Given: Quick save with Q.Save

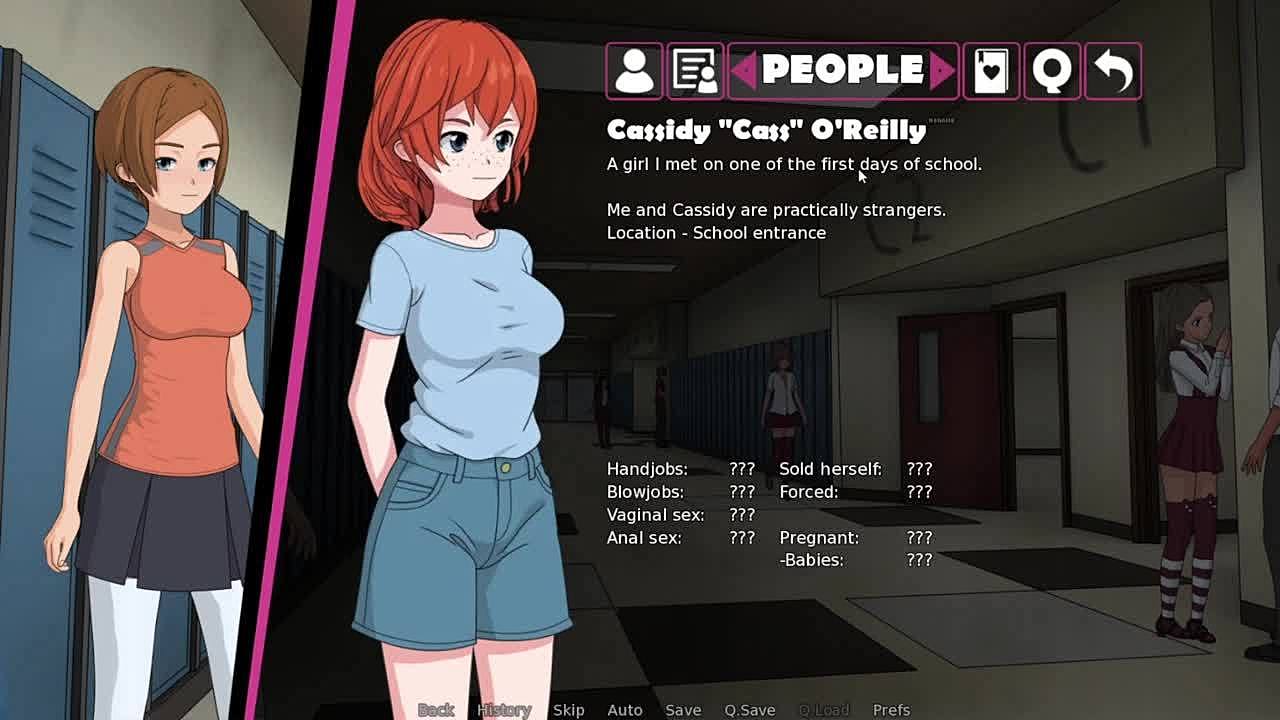Looking at the screenshot, I should point(750,710).
